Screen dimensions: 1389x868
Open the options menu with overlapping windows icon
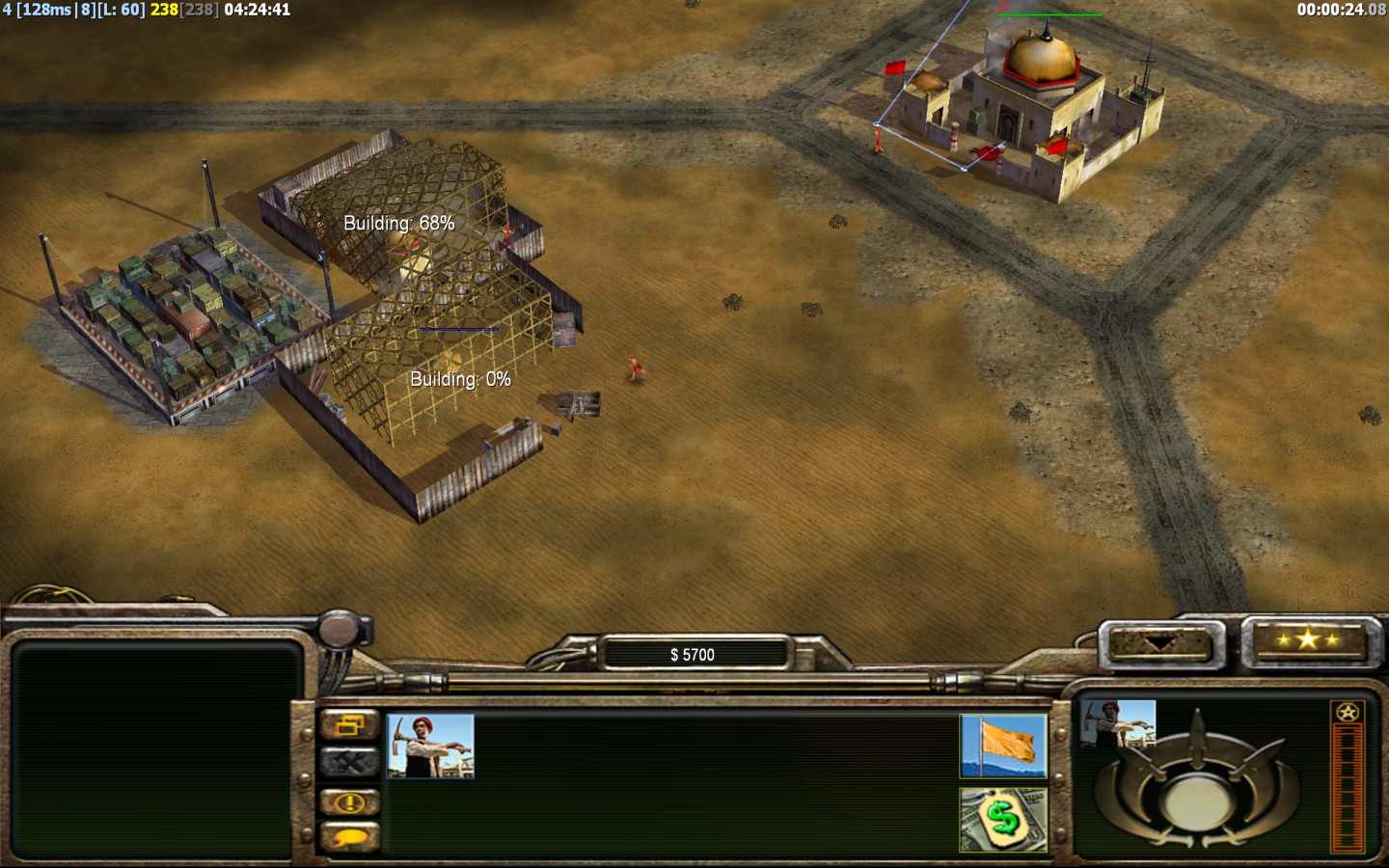[349, 725]
